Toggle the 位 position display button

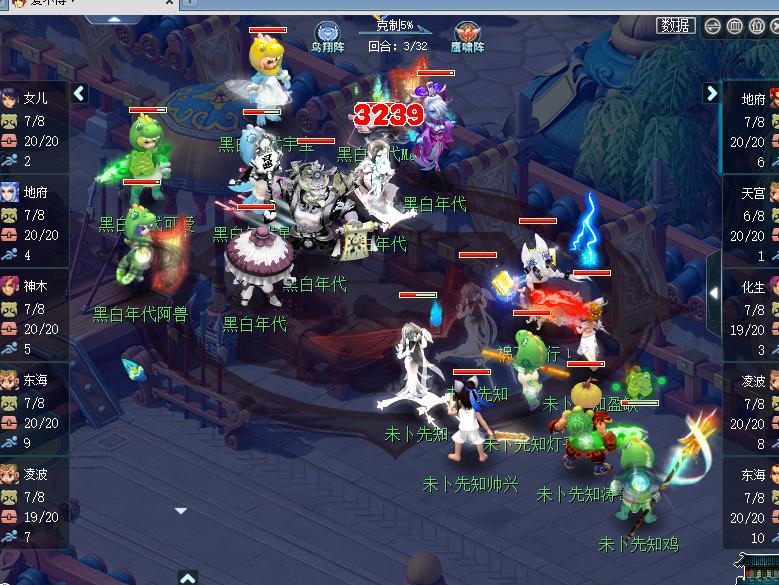pyautogui.click(x=756, y=27)
